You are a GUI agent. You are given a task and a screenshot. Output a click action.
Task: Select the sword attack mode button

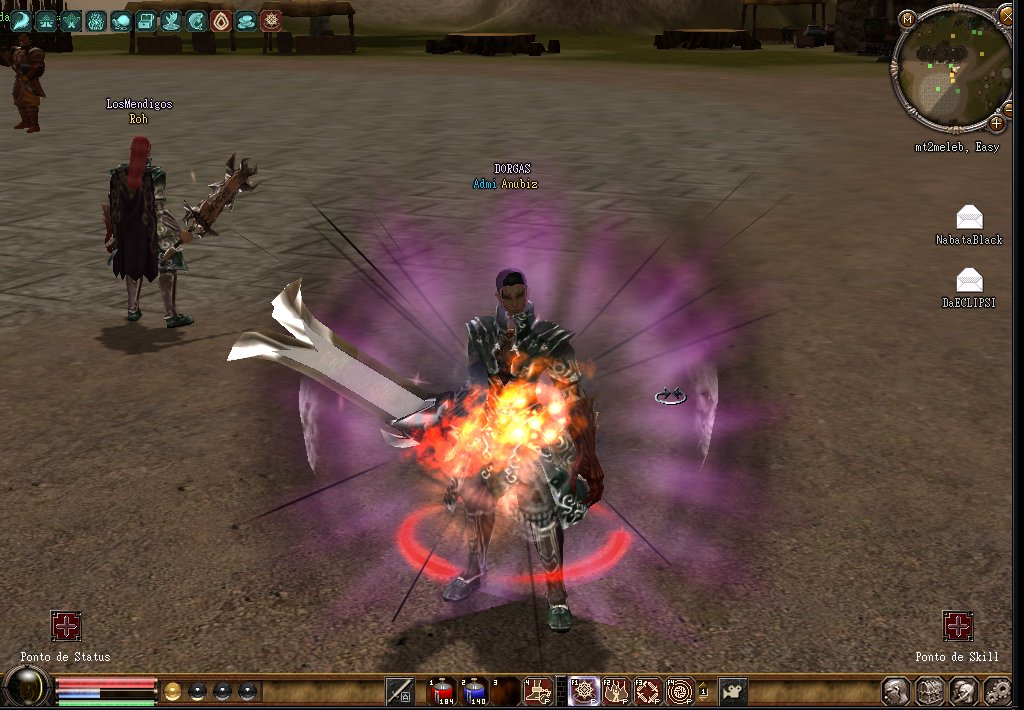point(400,690)
